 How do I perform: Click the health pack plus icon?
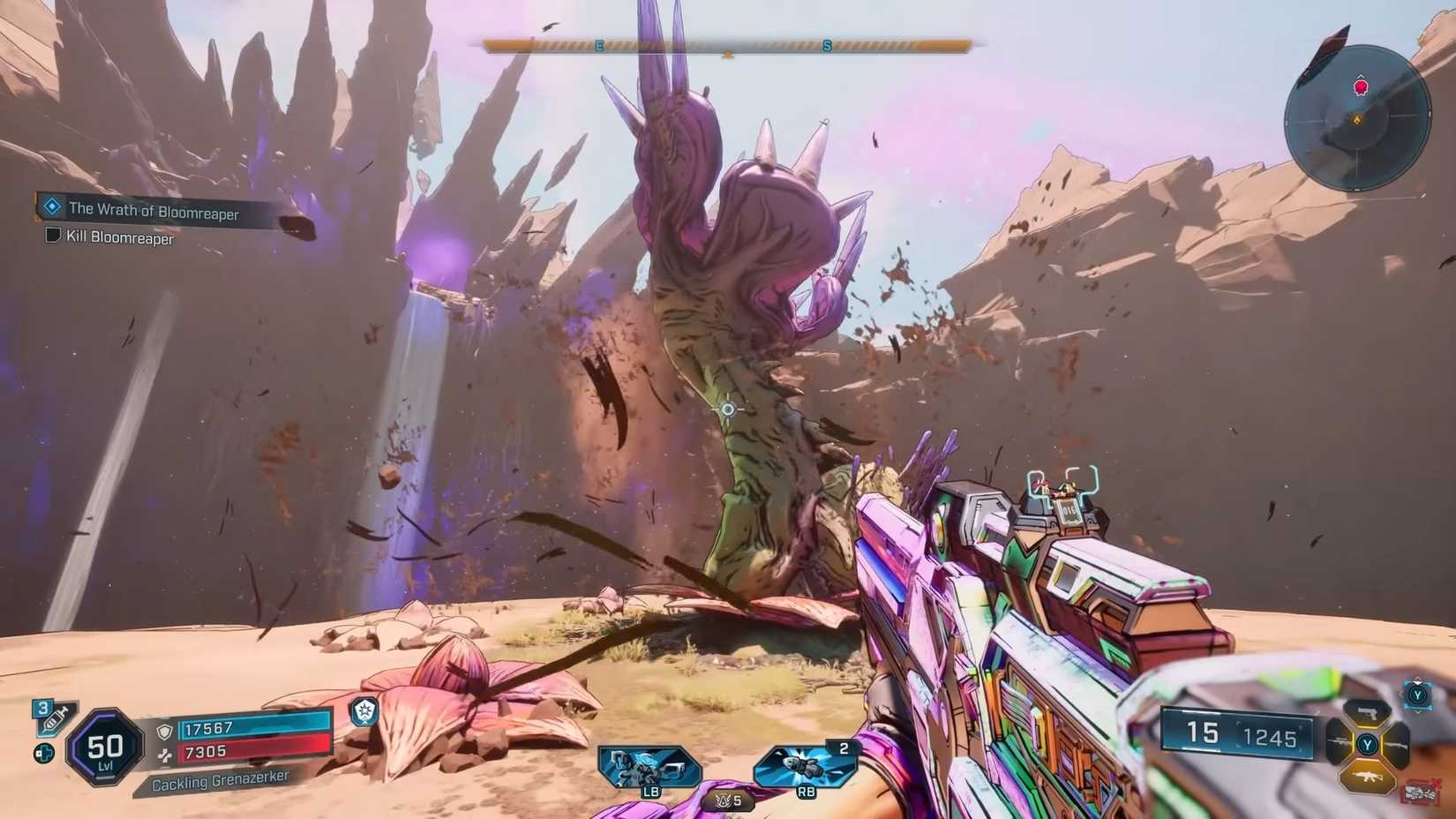pyautogui.click(x=44, y=753)
